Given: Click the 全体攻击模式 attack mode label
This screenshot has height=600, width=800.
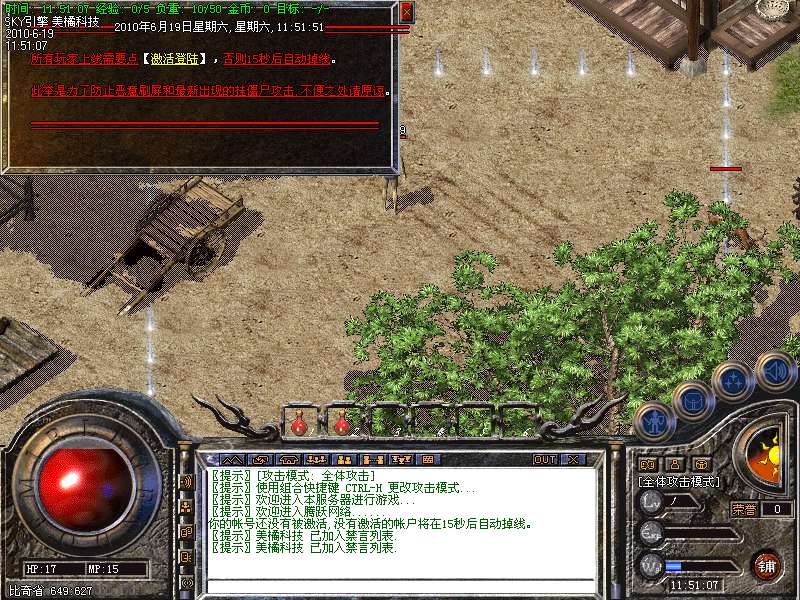Looking at the screenshot, I should pyautogui.click(x=679, y=481).
